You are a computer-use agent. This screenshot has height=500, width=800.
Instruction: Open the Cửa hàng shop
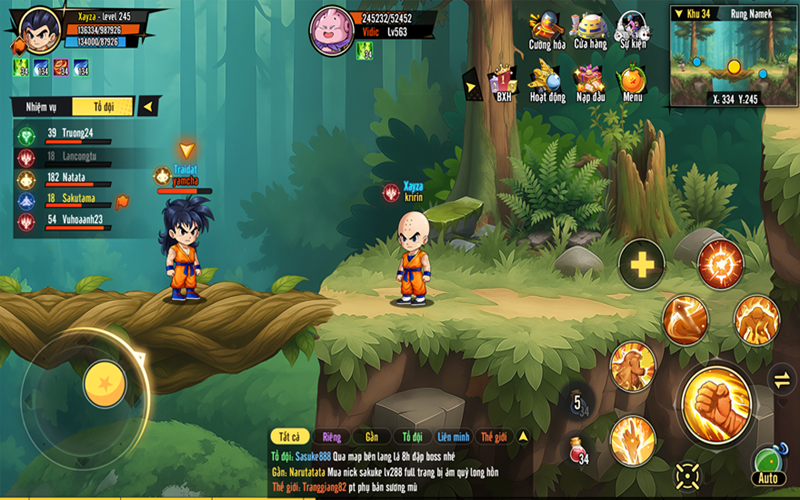[590, 29]
